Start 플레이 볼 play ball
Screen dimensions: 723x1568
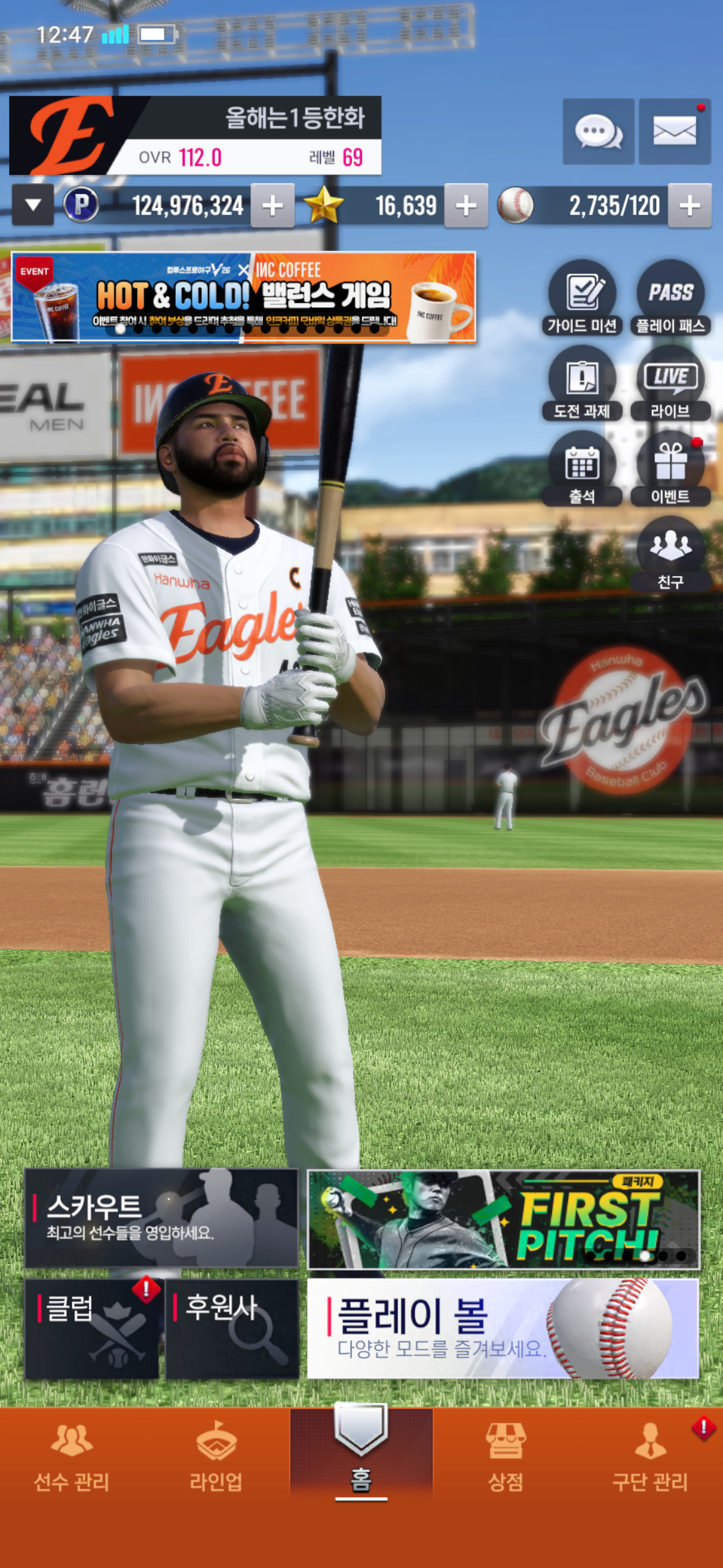[503, 1329]
